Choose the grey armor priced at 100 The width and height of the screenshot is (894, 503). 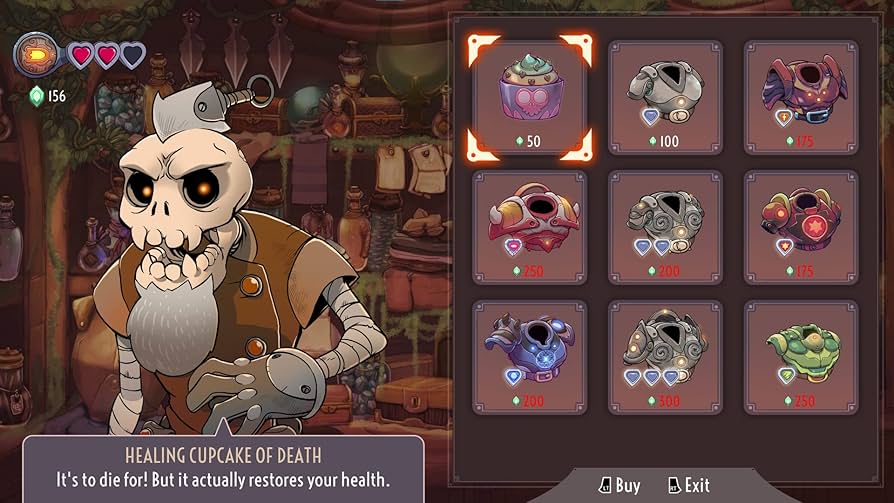pos(665,97)
